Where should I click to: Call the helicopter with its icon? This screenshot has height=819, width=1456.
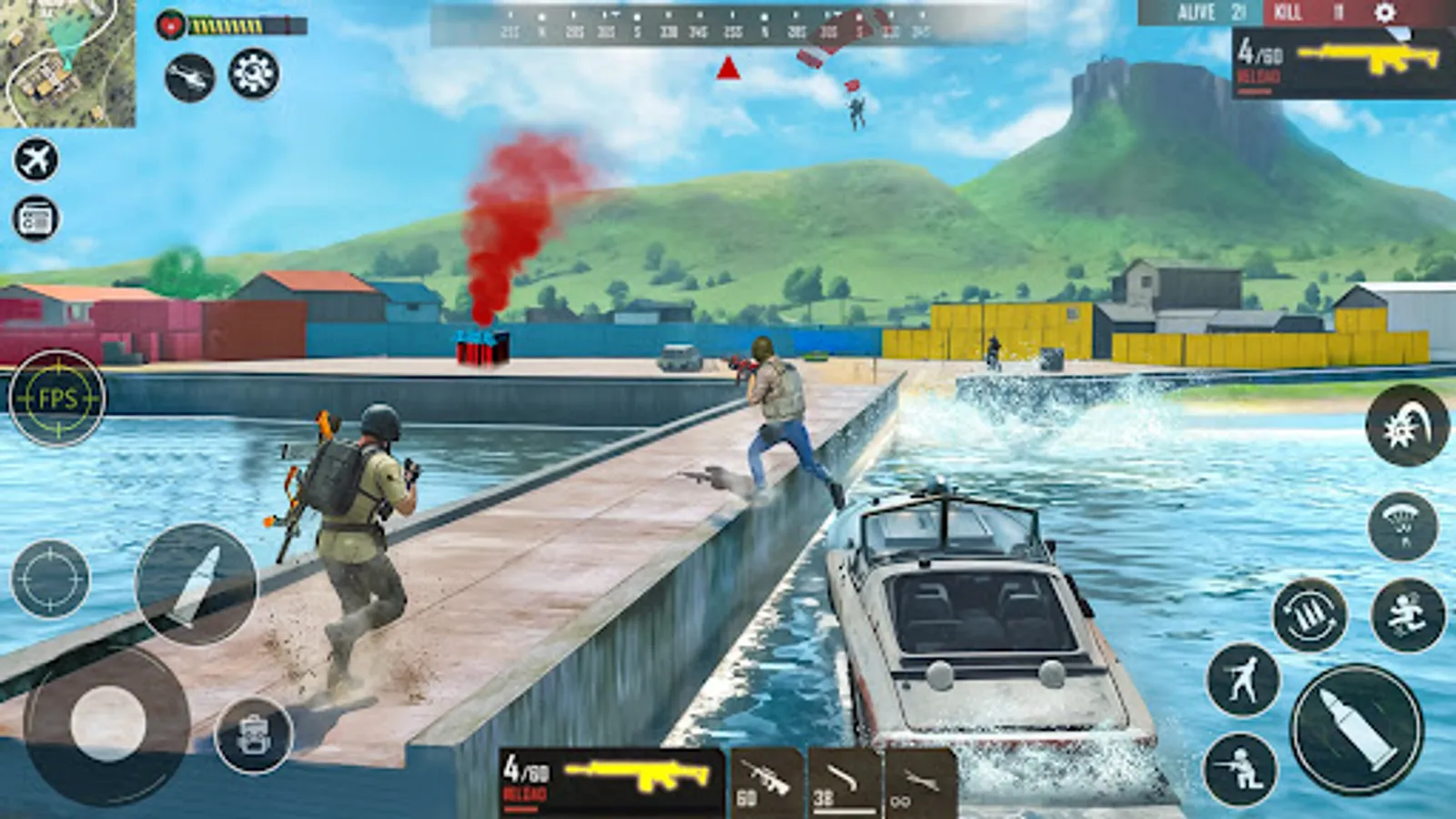click(190, 77)
